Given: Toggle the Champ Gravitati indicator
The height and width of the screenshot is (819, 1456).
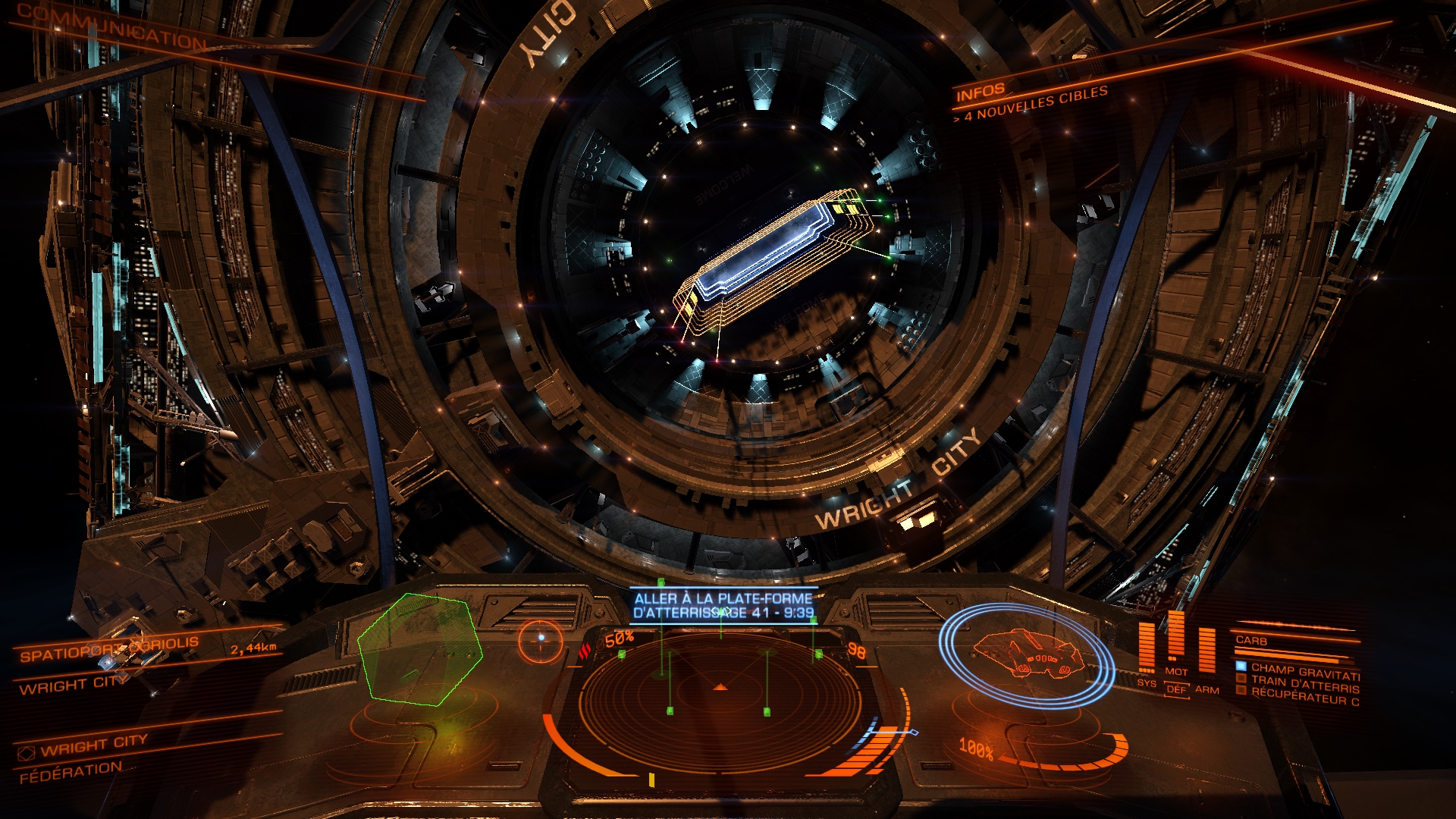Looking at the screenshot, I should [1304, 671].
